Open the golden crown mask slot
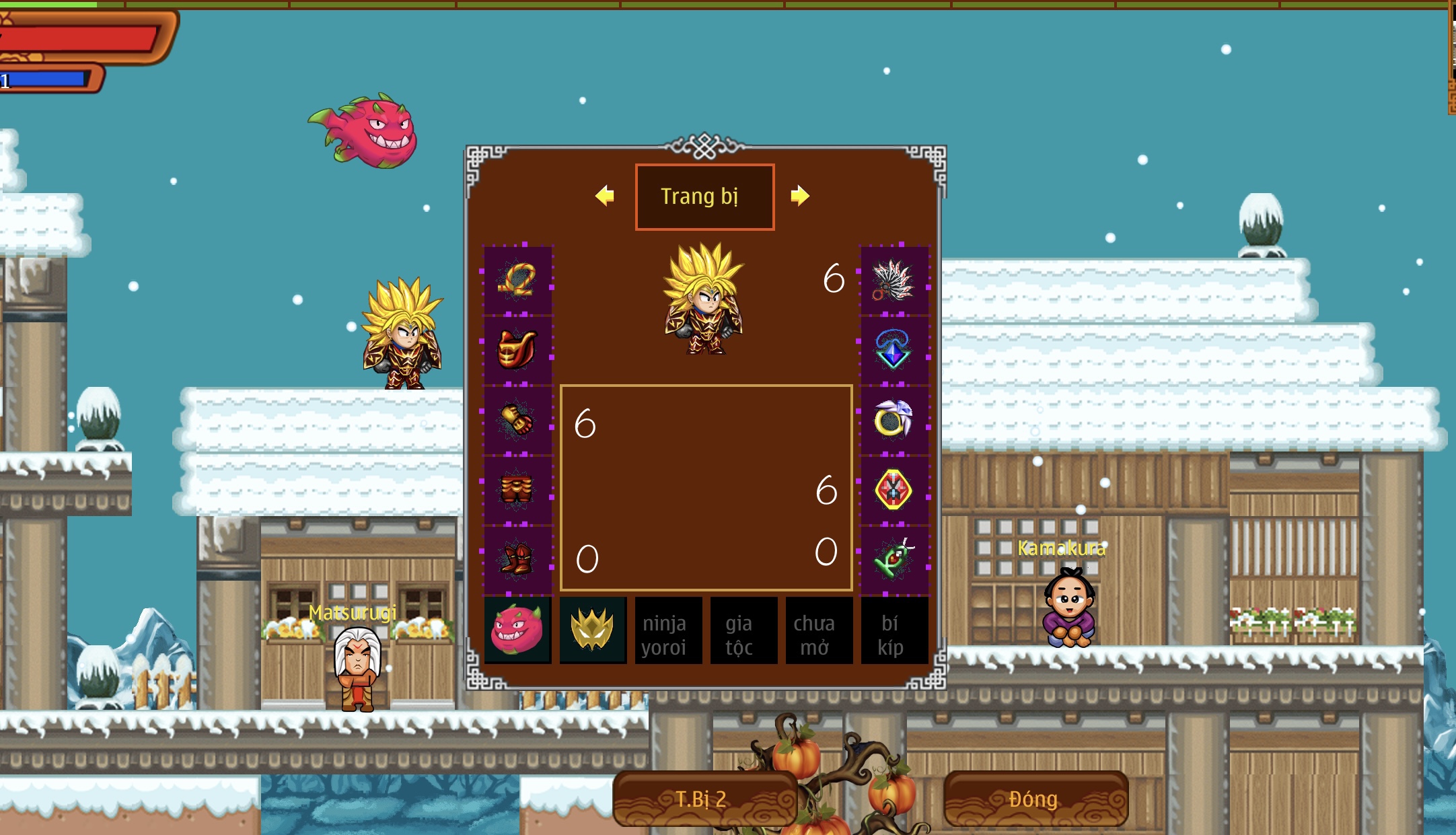 [x=593, y=630]
